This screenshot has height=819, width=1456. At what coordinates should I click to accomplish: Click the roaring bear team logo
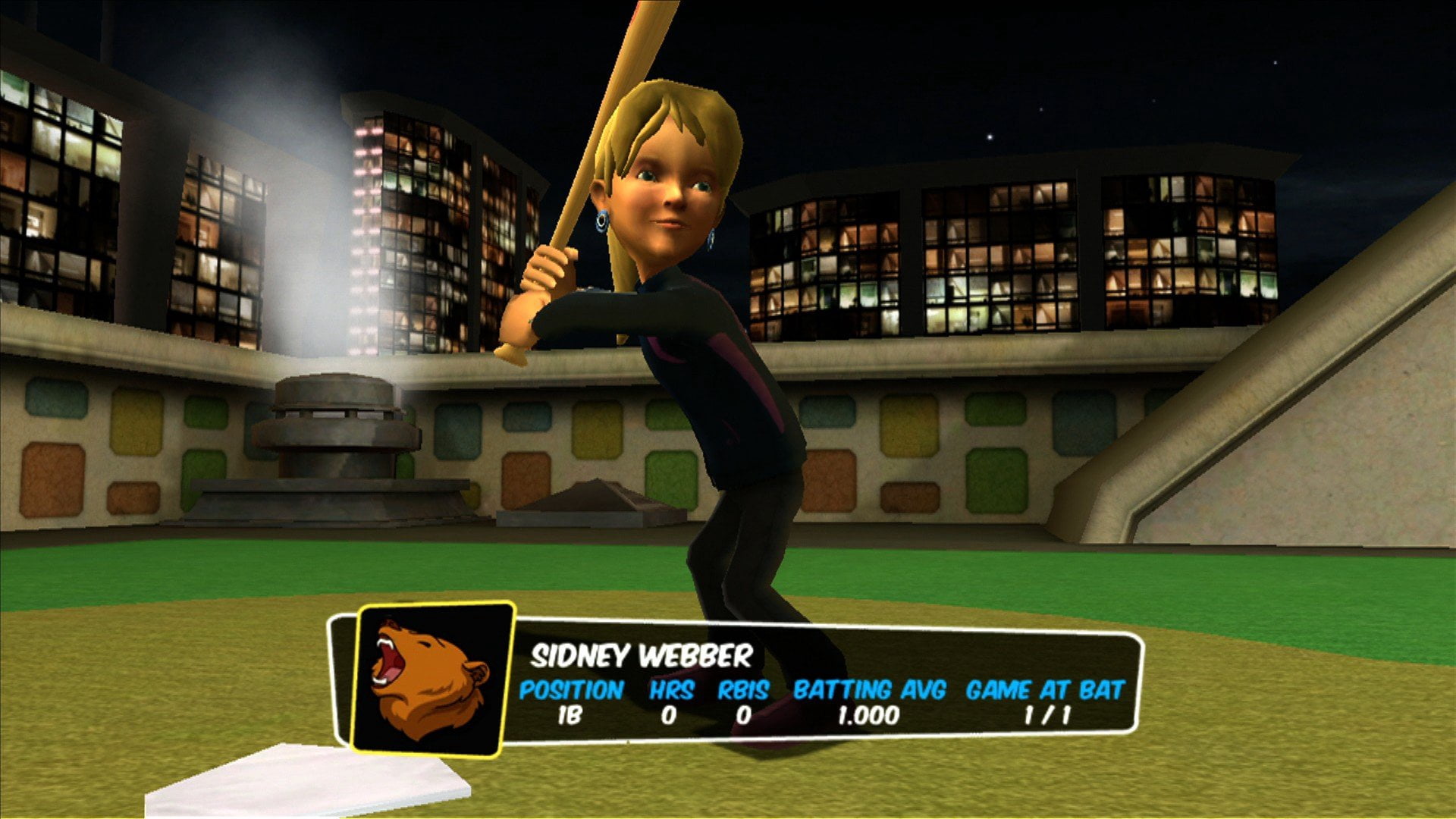(429, 679)
